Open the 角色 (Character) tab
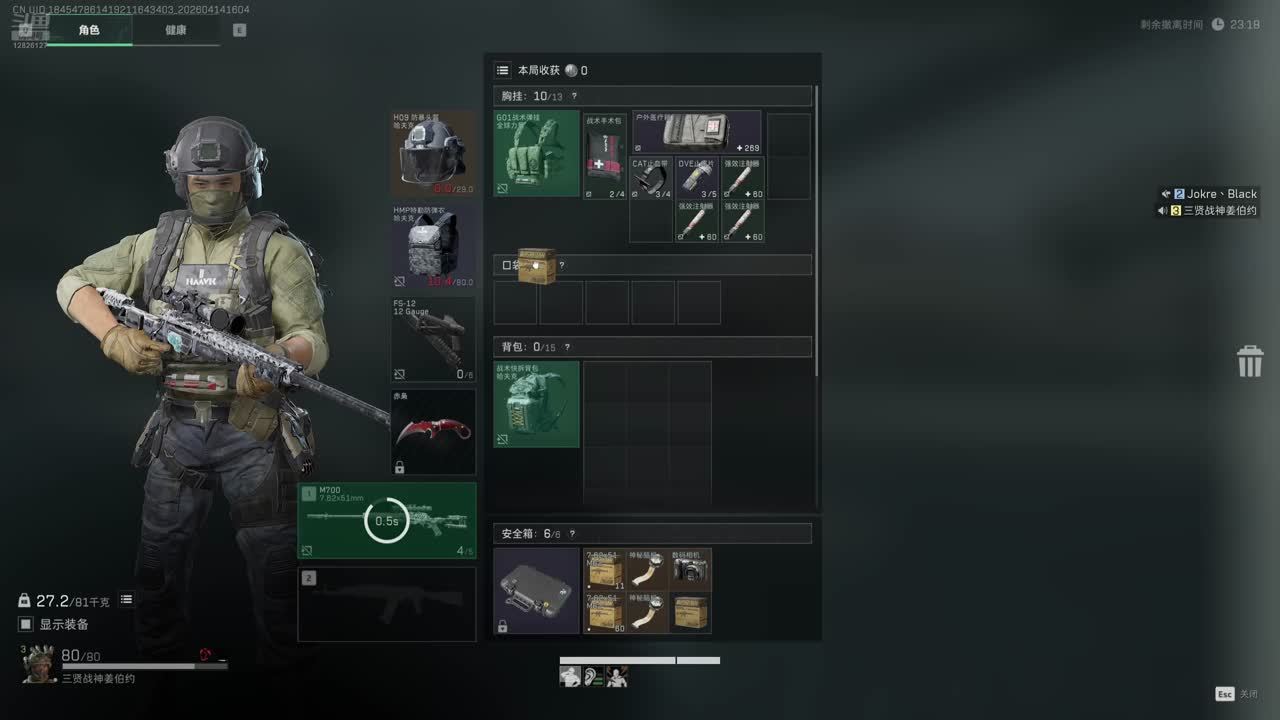1280x720 pixels. pyautogui.click(x=89, y=30)
